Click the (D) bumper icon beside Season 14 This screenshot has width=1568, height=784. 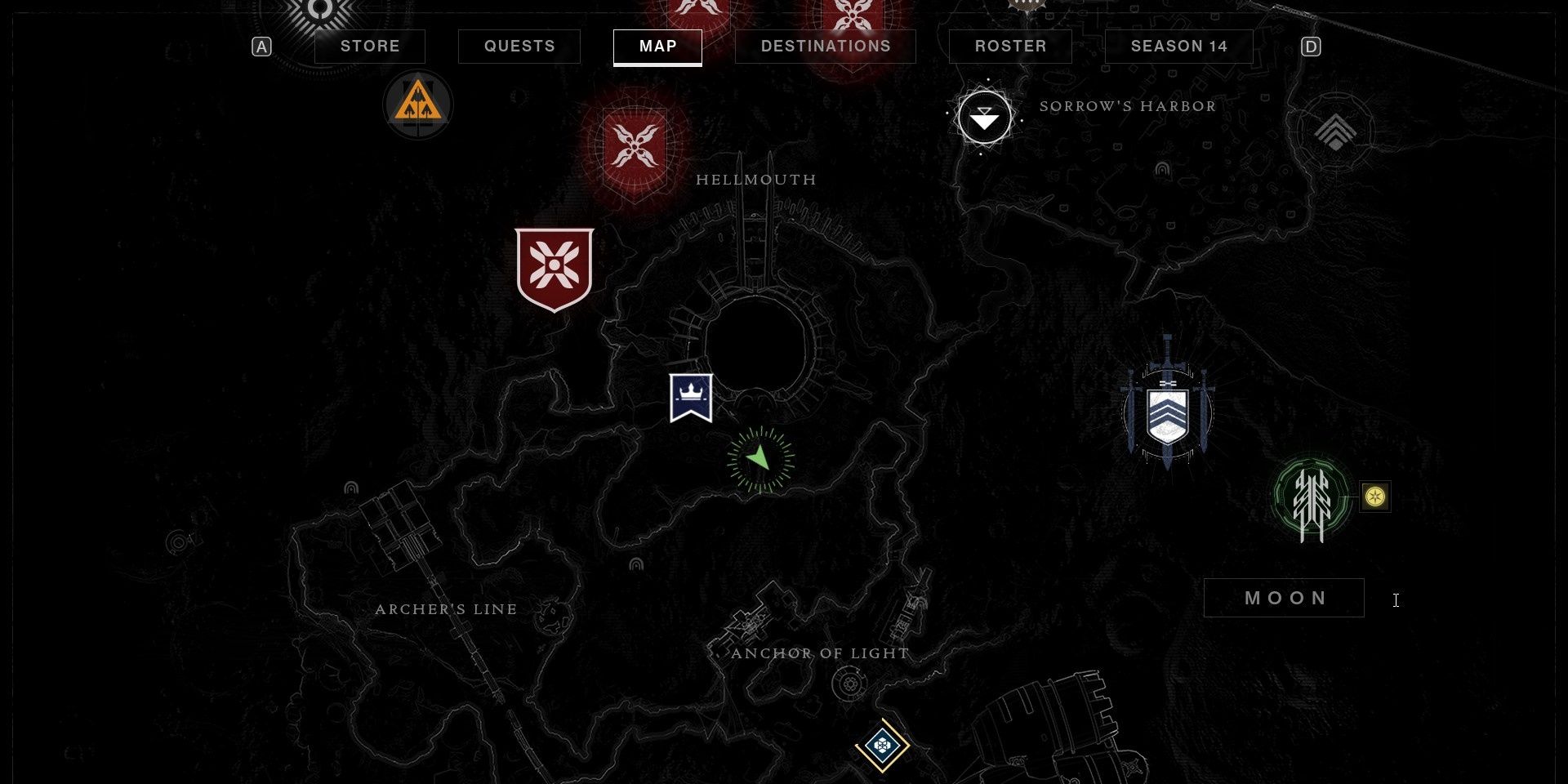pos(1312,47)
